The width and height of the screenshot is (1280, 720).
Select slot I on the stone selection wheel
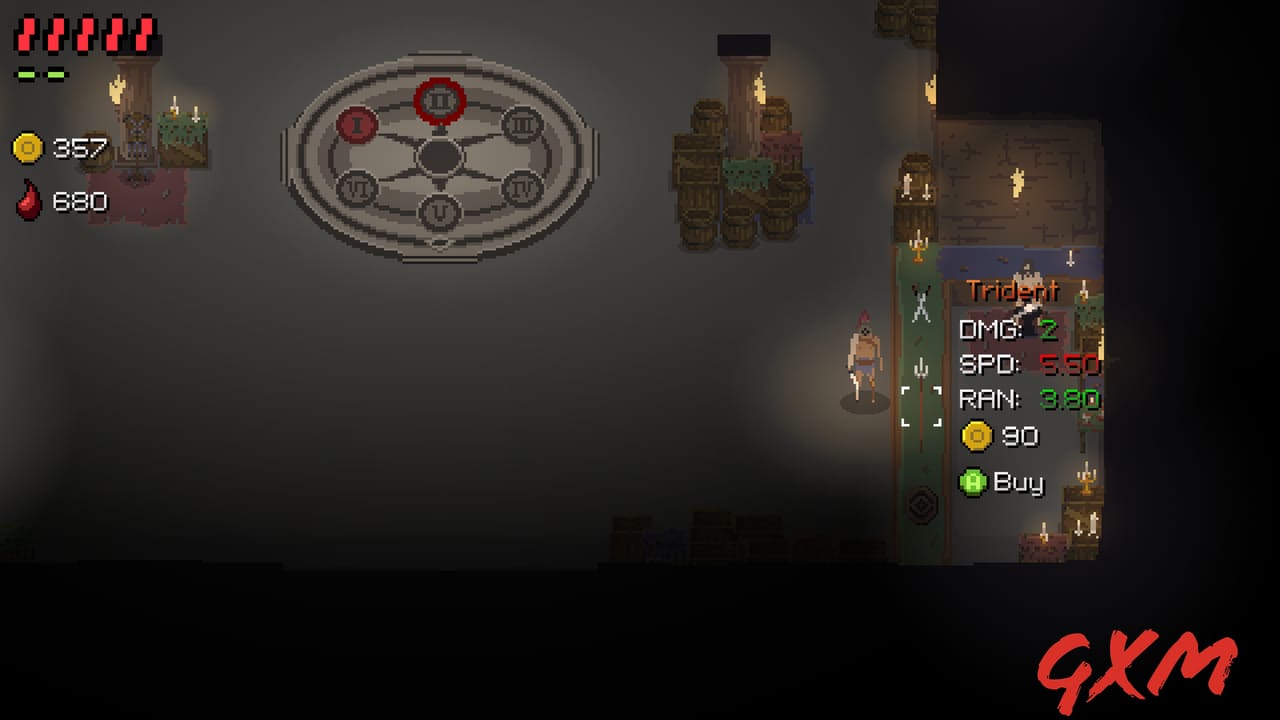pos(360,124)
